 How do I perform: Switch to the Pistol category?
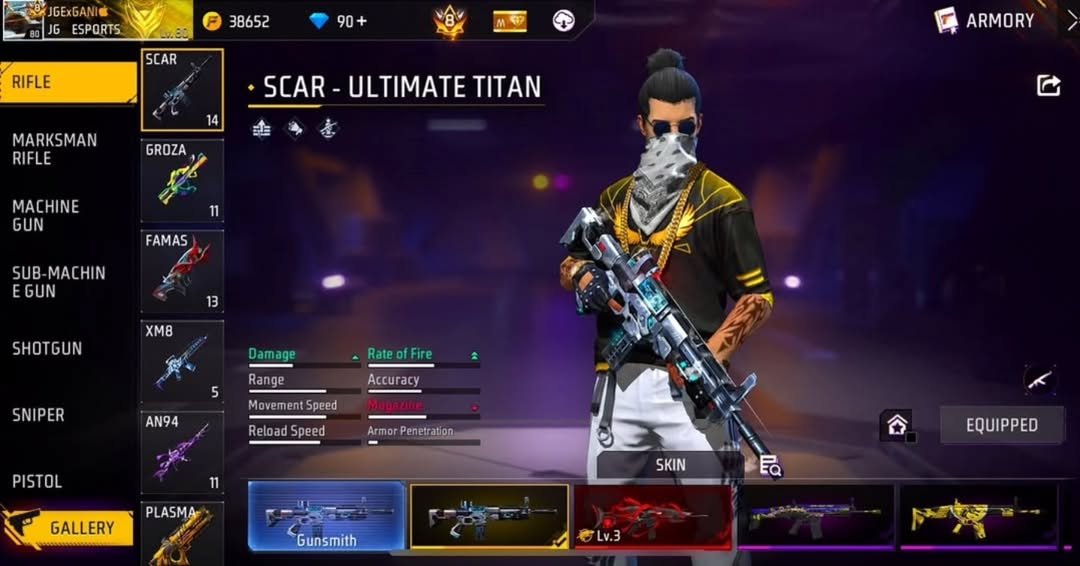coord(37,481)
